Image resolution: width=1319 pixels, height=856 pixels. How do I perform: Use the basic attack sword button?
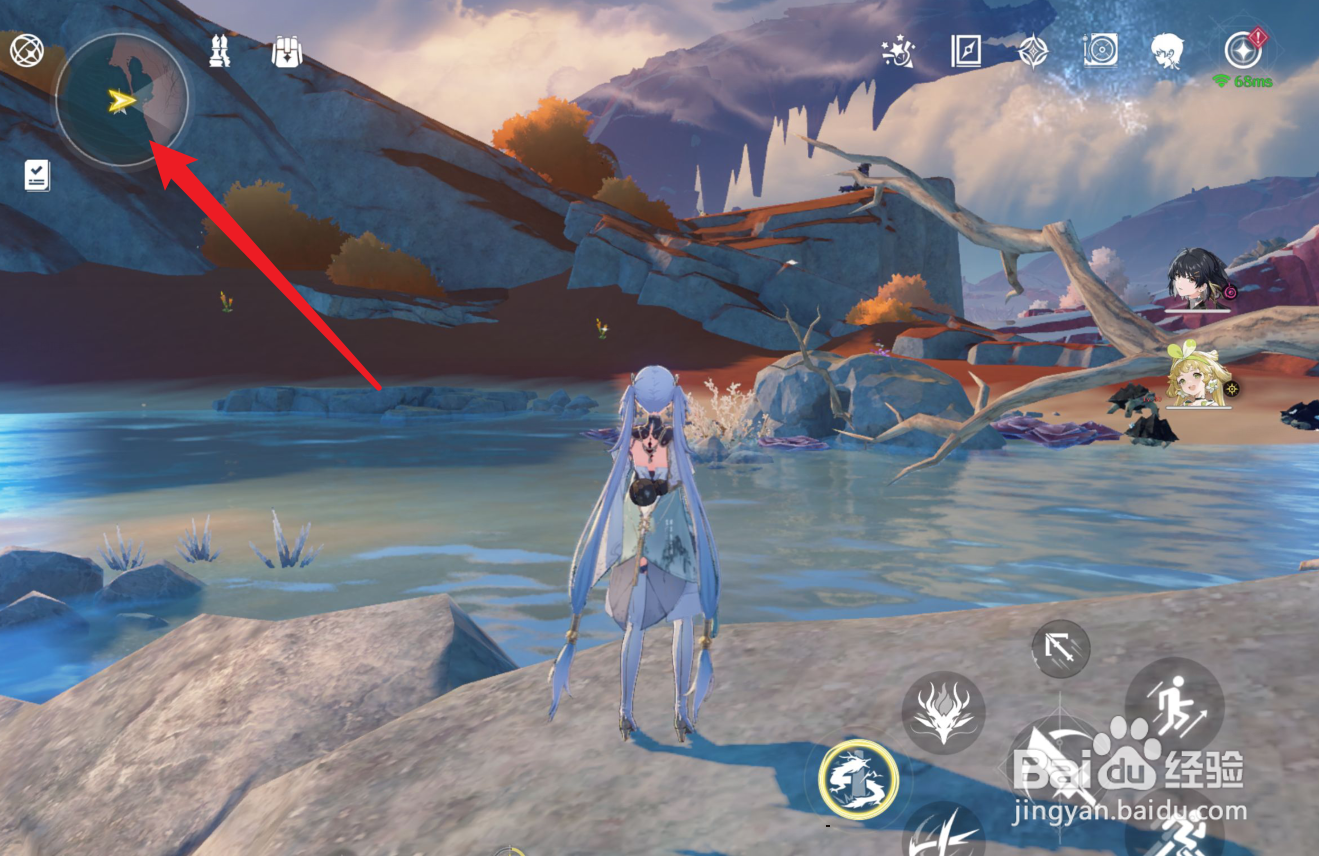click(1058, 770)
